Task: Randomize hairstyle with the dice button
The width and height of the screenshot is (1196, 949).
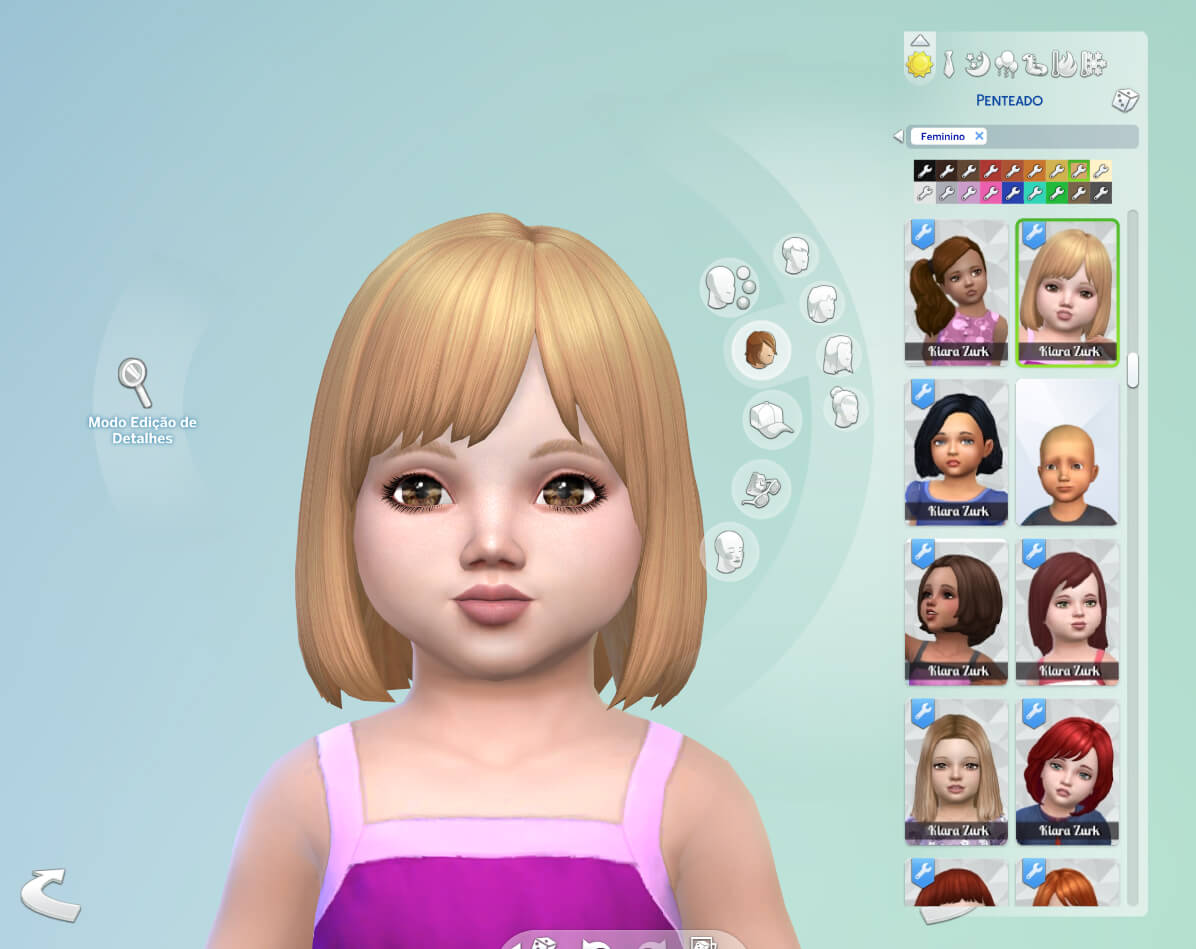Action: coord(1125,100)
